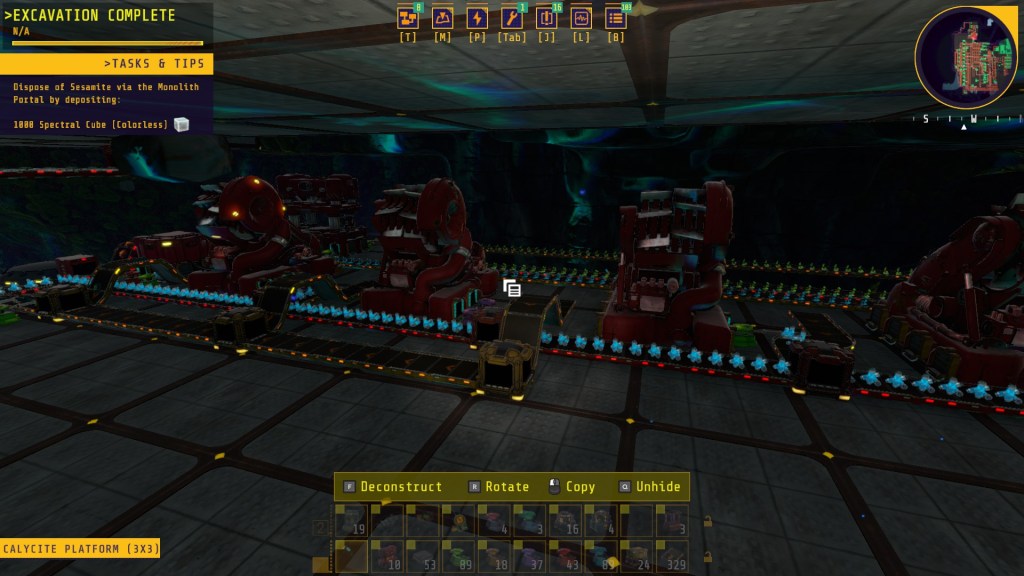Select the red item slot with 43
This screenshot has height=576, width=1024.
(565, 556)
